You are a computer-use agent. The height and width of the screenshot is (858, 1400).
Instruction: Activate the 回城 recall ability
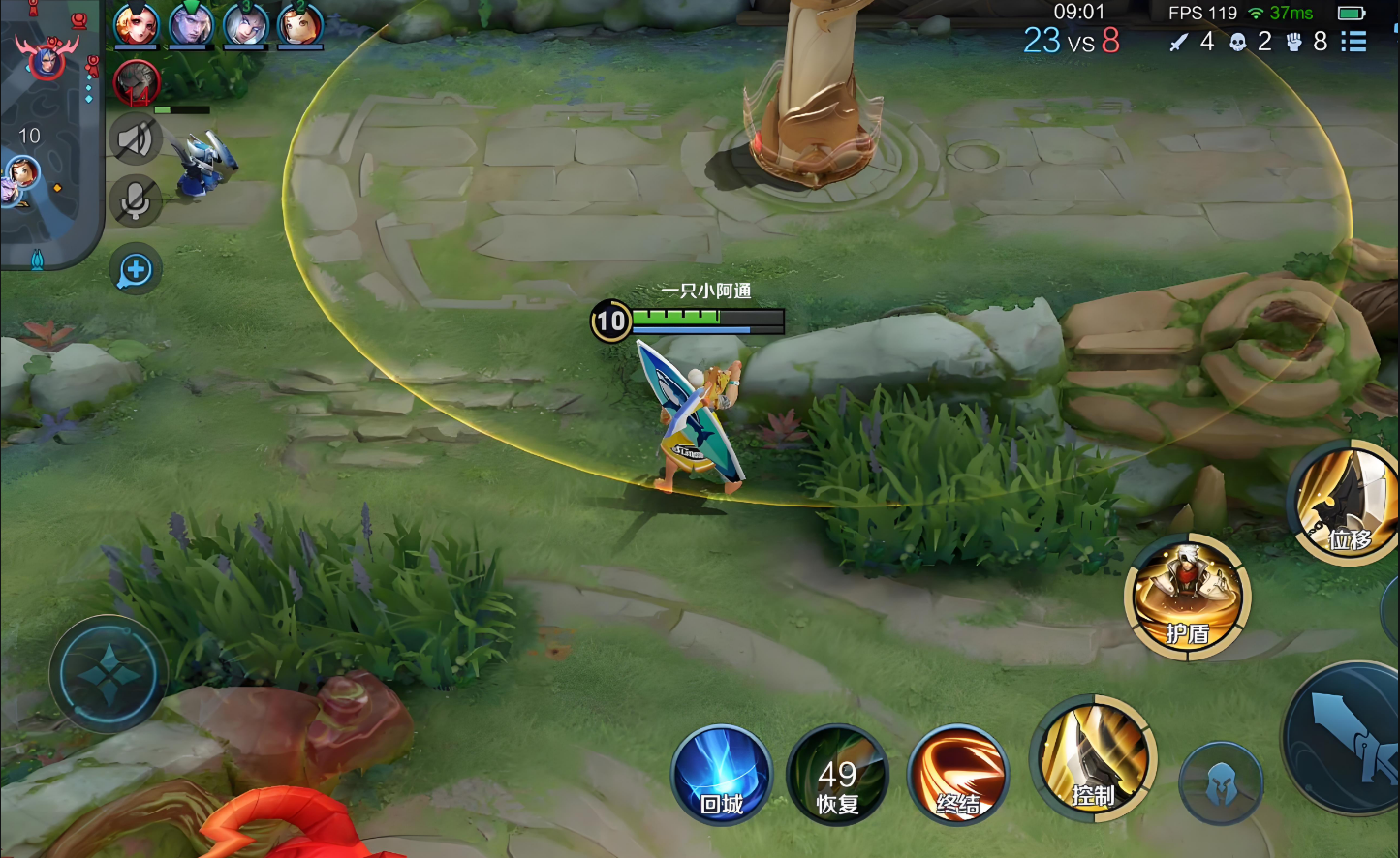click(x=722, y=776)
